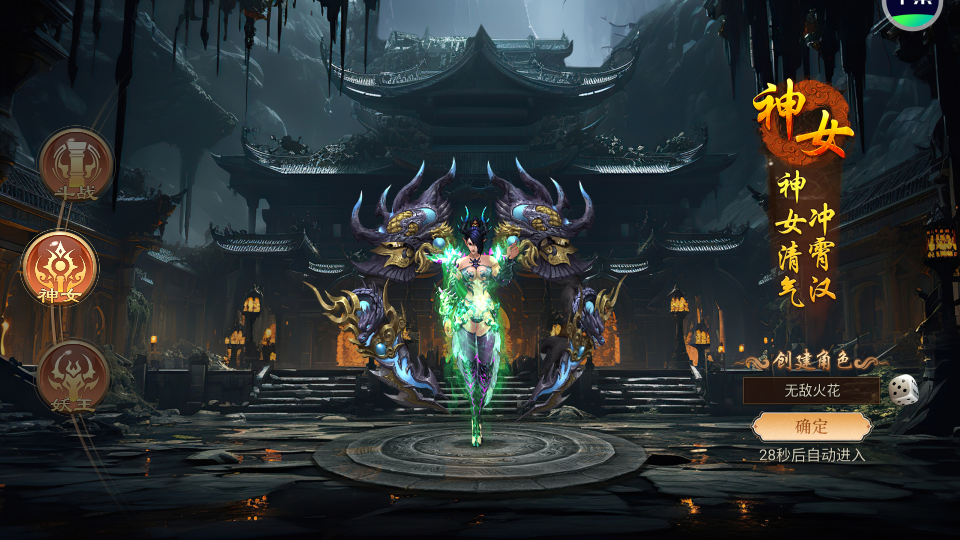Pick the 妖王 class icon
The image size is (960, 540).
pos(72,377)
